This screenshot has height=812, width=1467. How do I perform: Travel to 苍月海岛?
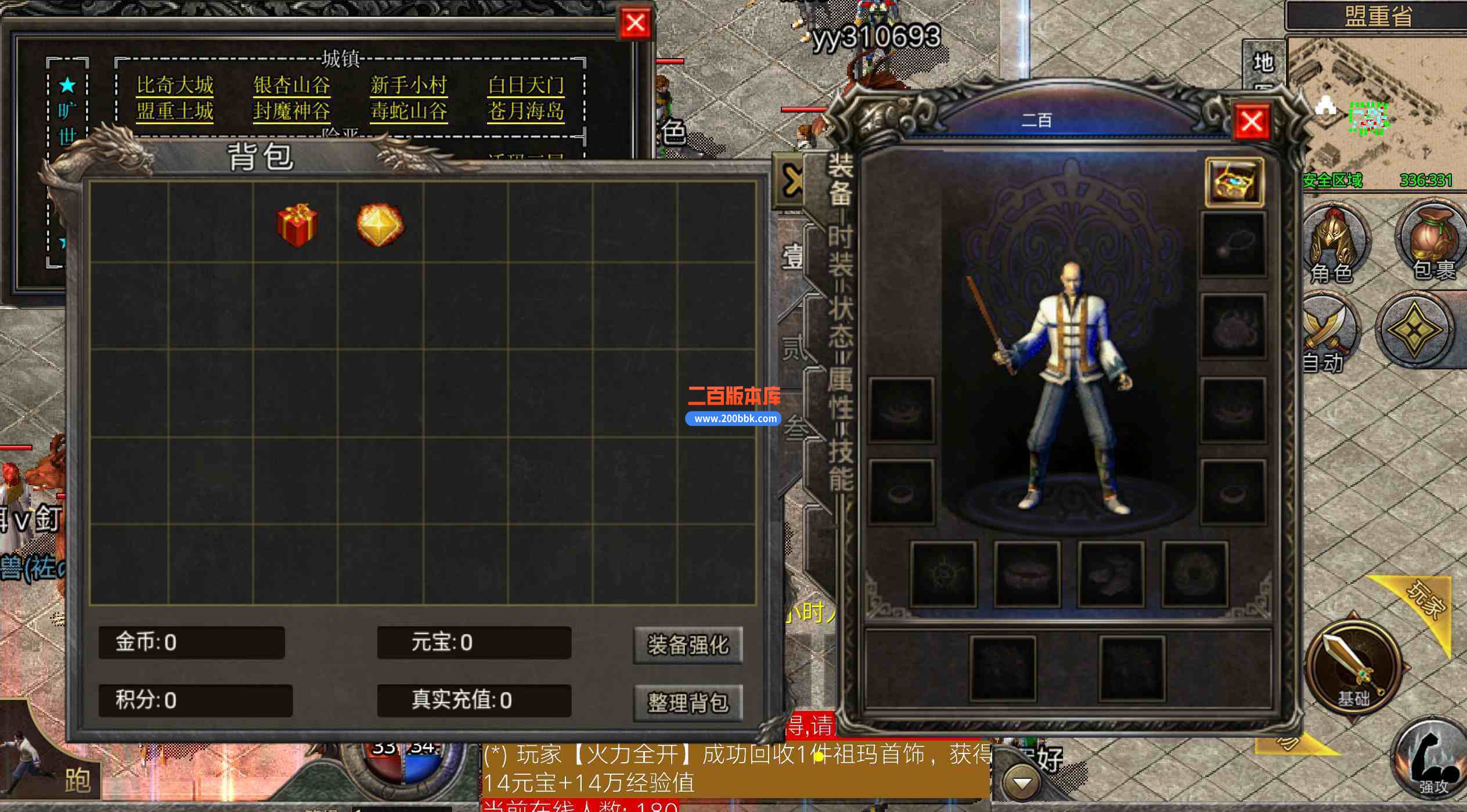click(526, 111)
